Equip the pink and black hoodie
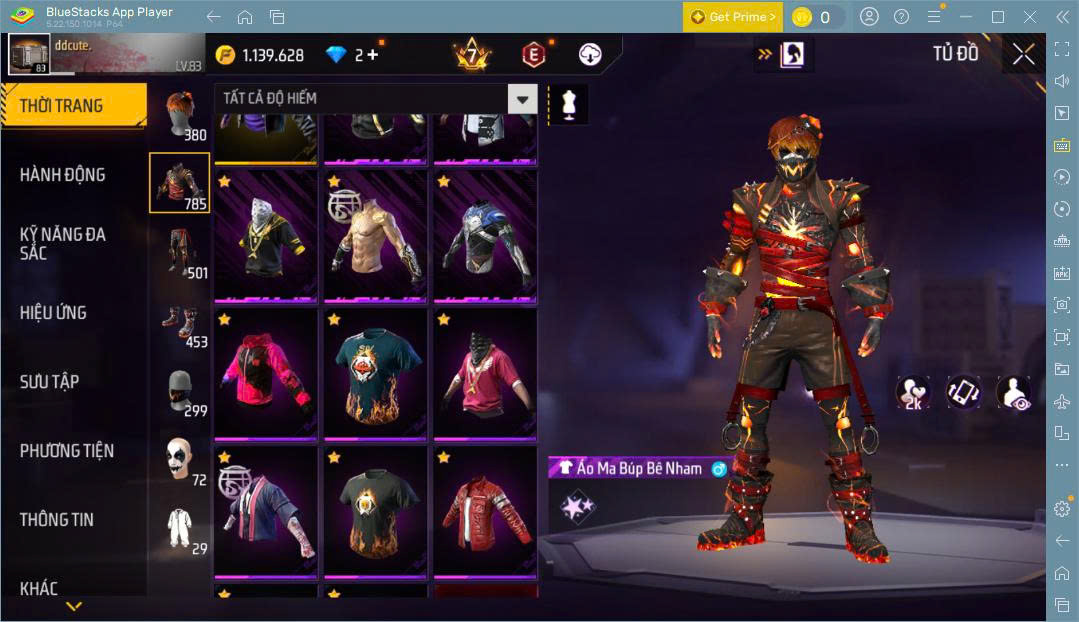This screenshot has height=622, width=1079. coord(265,374)
